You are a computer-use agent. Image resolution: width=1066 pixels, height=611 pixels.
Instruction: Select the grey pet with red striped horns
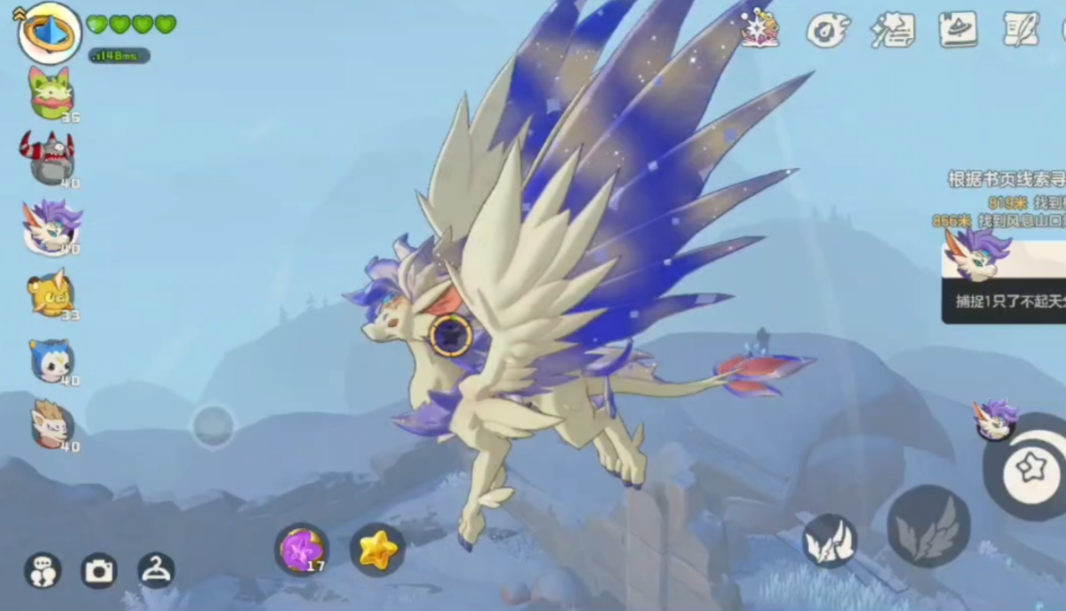(50, 159)
